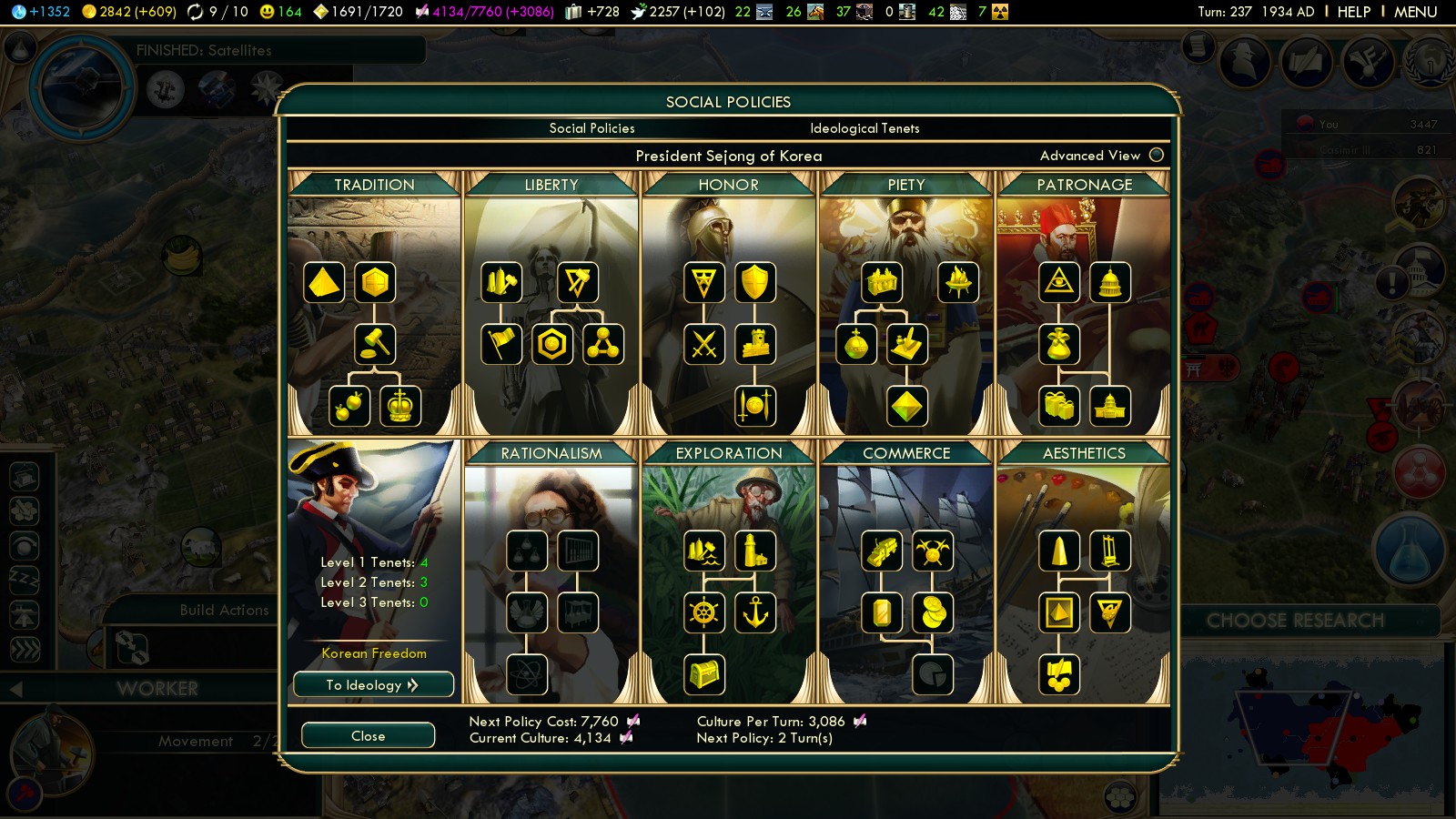Click the Exploration ship wheel policy
Screen dimensions: 1456x819
(x=704, y=612)
